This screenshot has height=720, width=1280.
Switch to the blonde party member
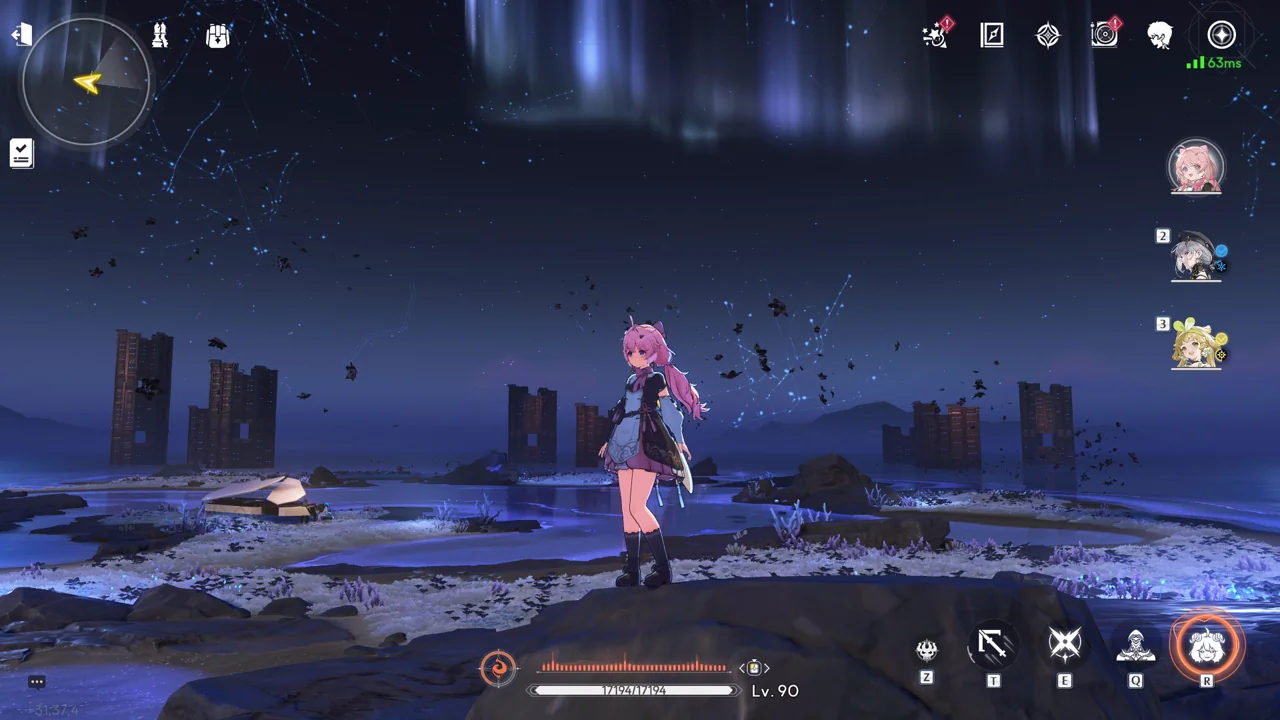pos(1195,343)
